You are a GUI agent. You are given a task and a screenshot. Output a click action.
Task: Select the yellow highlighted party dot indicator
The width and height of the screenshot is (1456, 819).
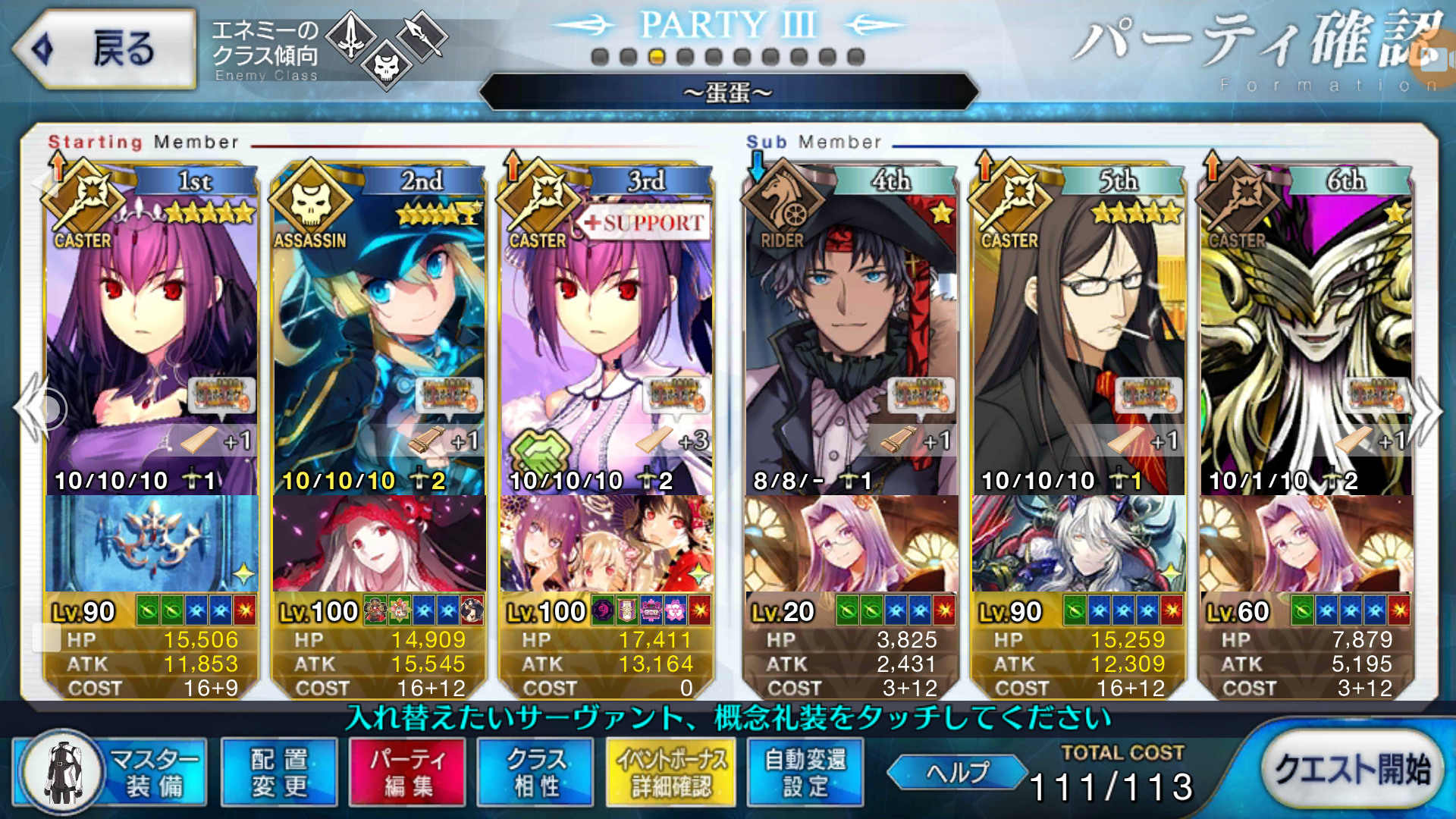[658, 55]
